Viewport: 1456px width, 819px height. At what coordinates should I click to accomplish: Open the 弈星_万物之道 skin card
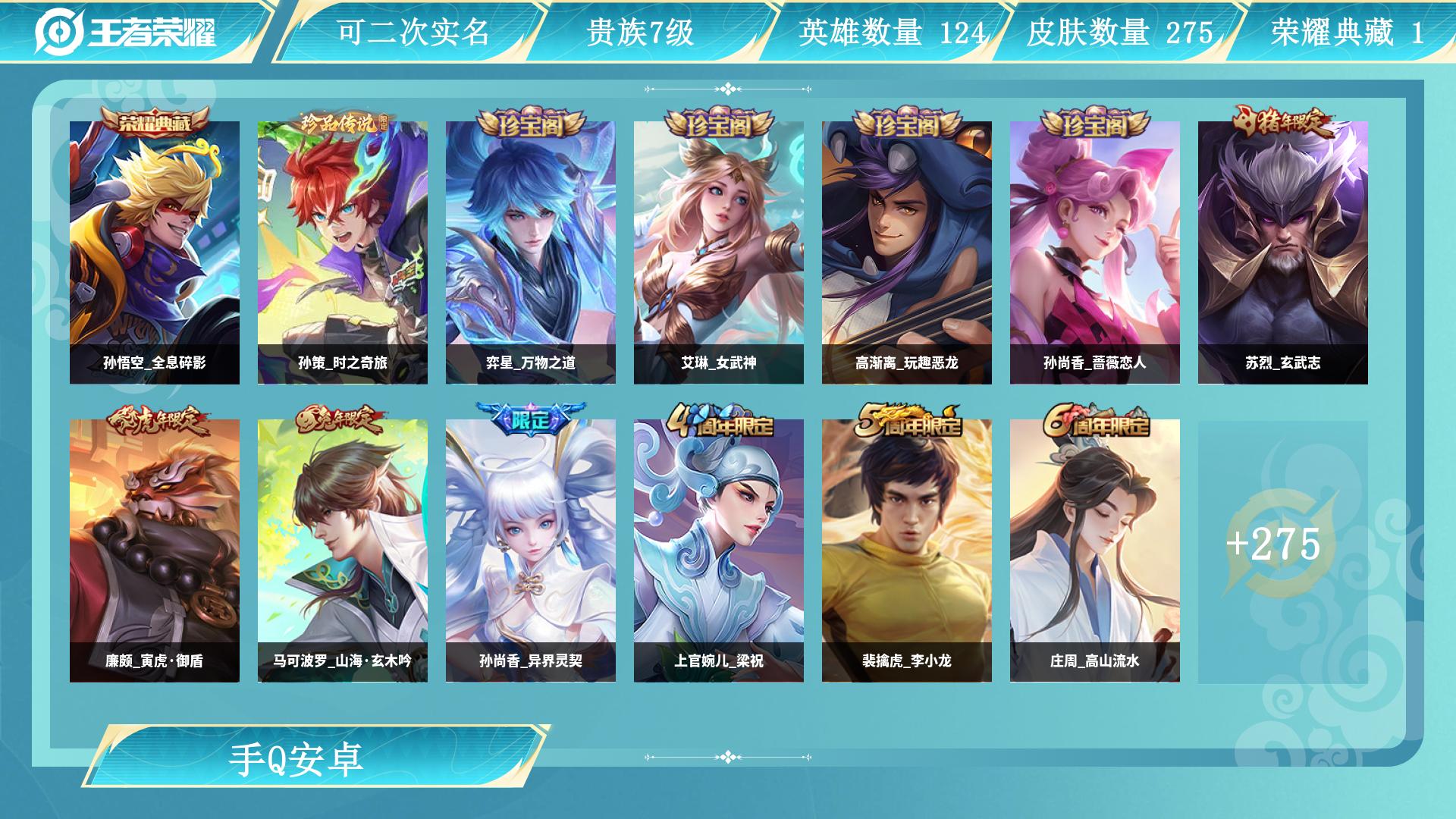point(531,253)
